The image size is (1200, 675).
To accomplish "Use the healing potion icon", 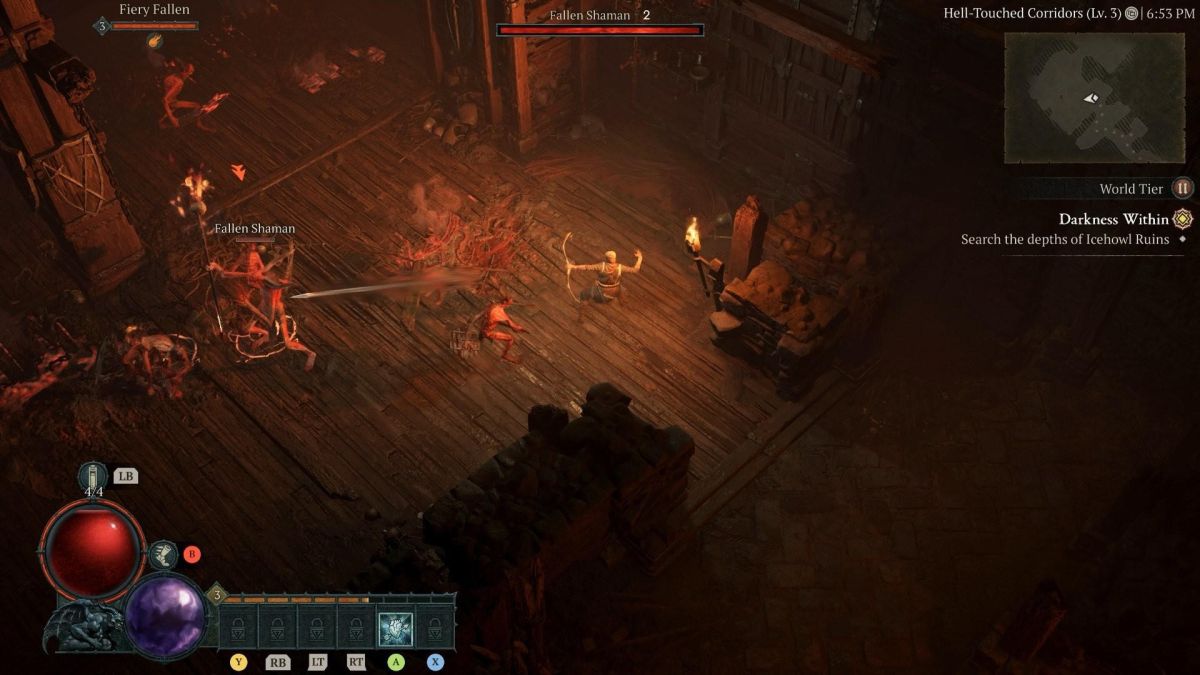I will 93,478.
